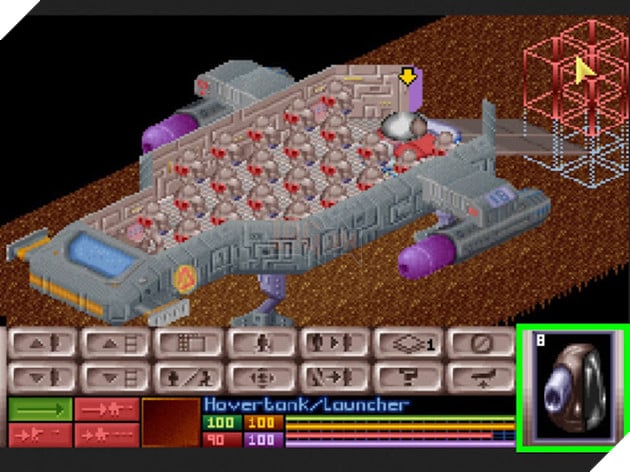End turn with the crossed-circle button
This screenshot has height=472, width=630.
(x=479, y=343)
